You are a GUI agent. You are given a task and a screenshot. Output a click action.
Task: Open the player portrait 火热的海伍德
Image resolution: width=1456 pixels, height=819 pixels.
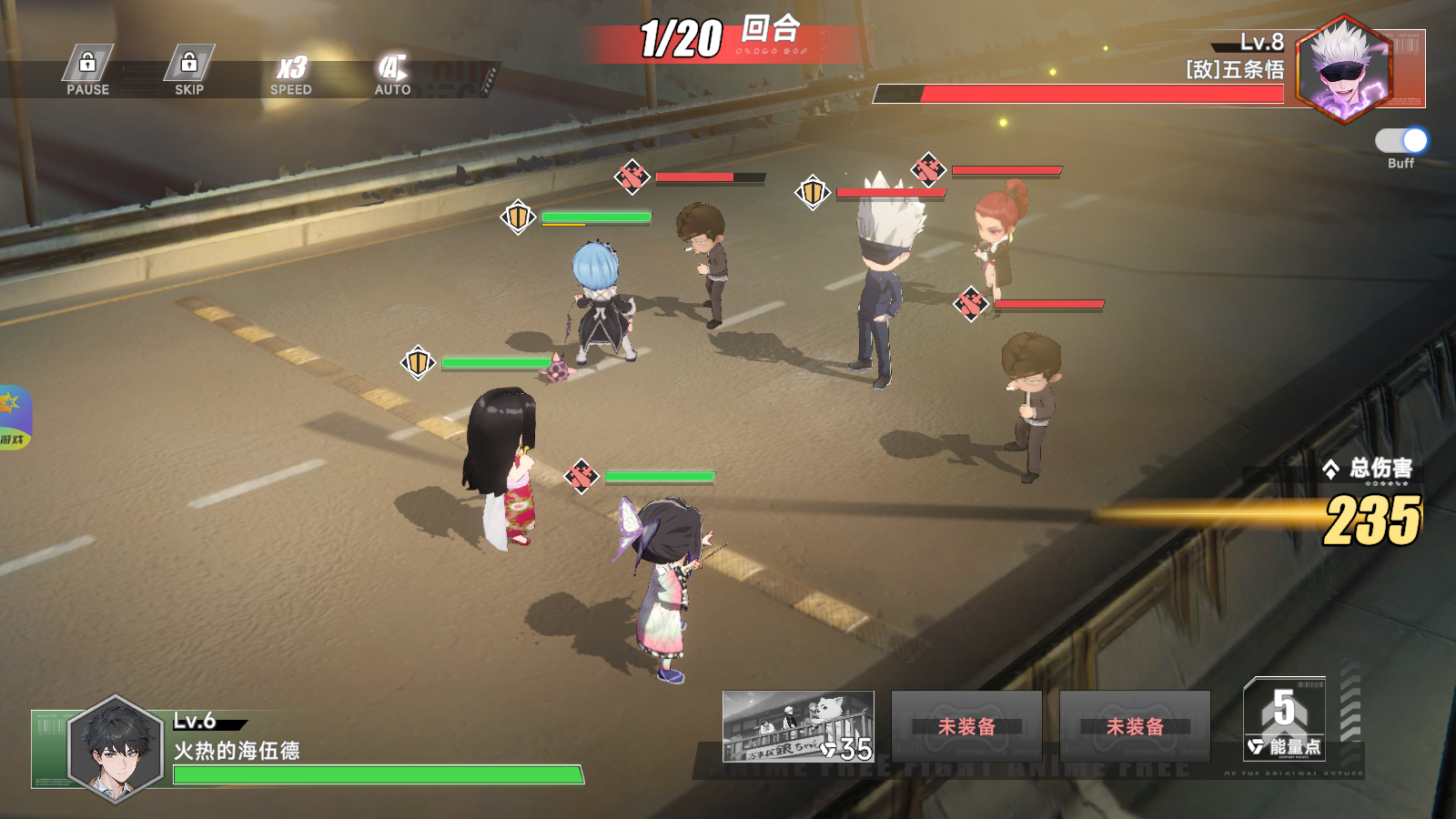(116, 749)
